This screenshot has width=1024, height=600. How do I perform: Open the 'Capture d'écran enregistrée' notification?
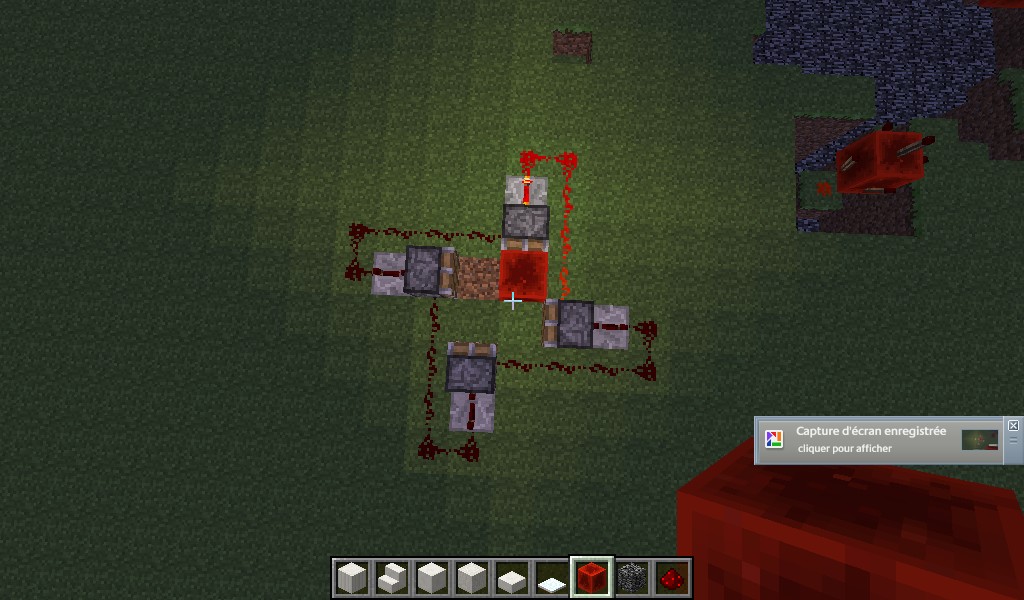point(870,440)
